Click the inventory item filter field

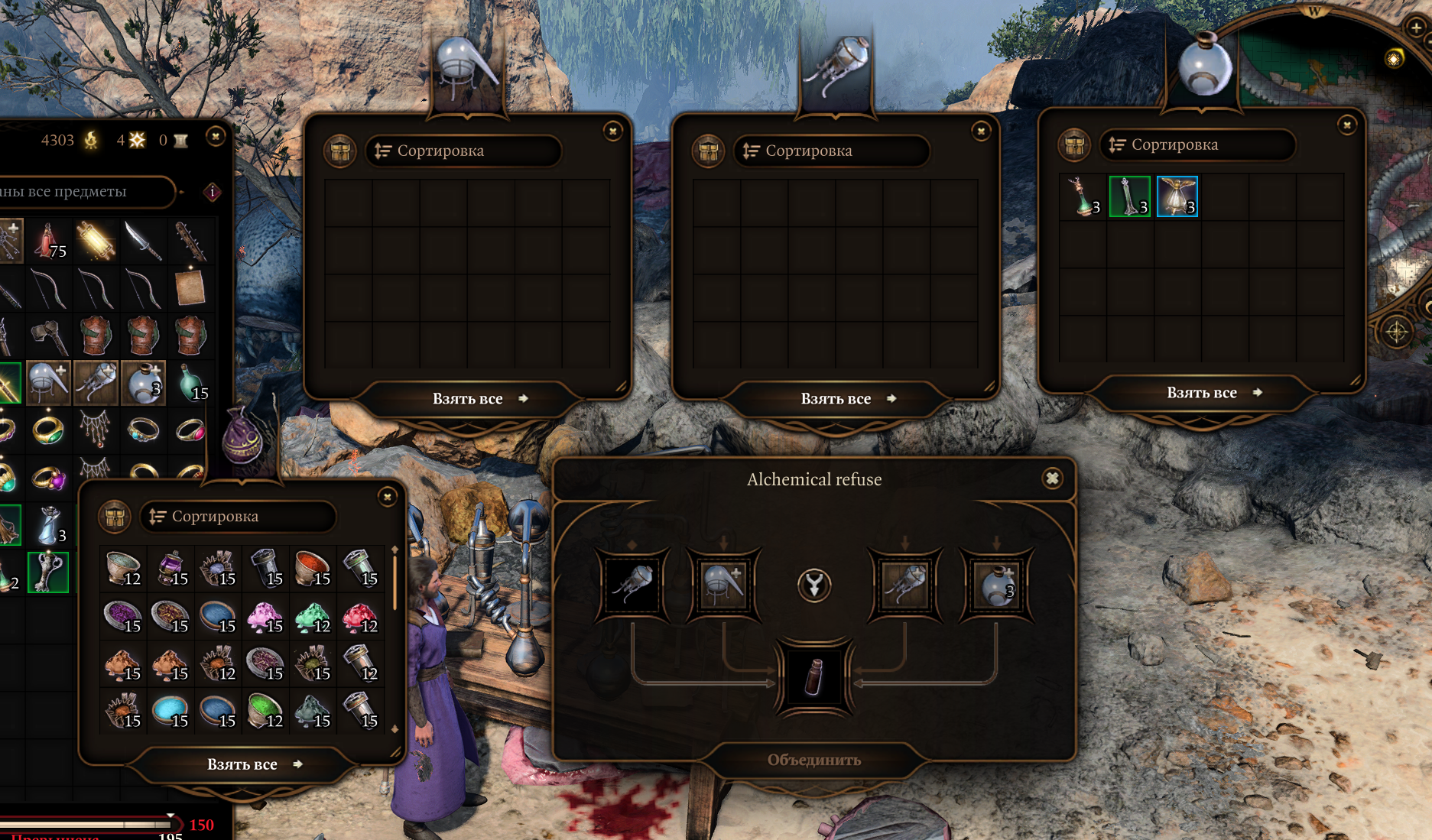pos(84,192)
